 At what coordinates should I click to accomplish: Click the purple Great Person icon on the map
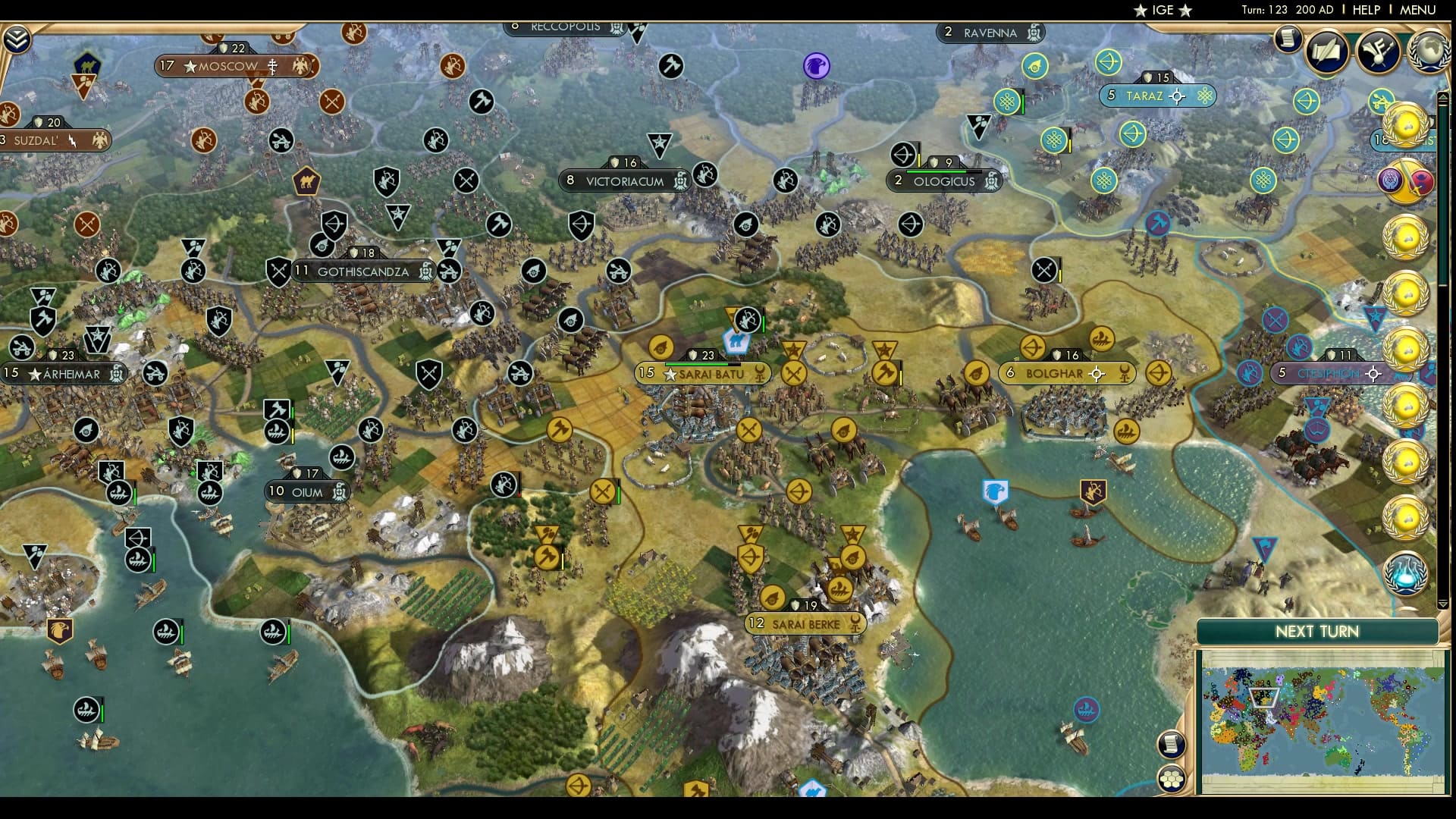(816, 67)
